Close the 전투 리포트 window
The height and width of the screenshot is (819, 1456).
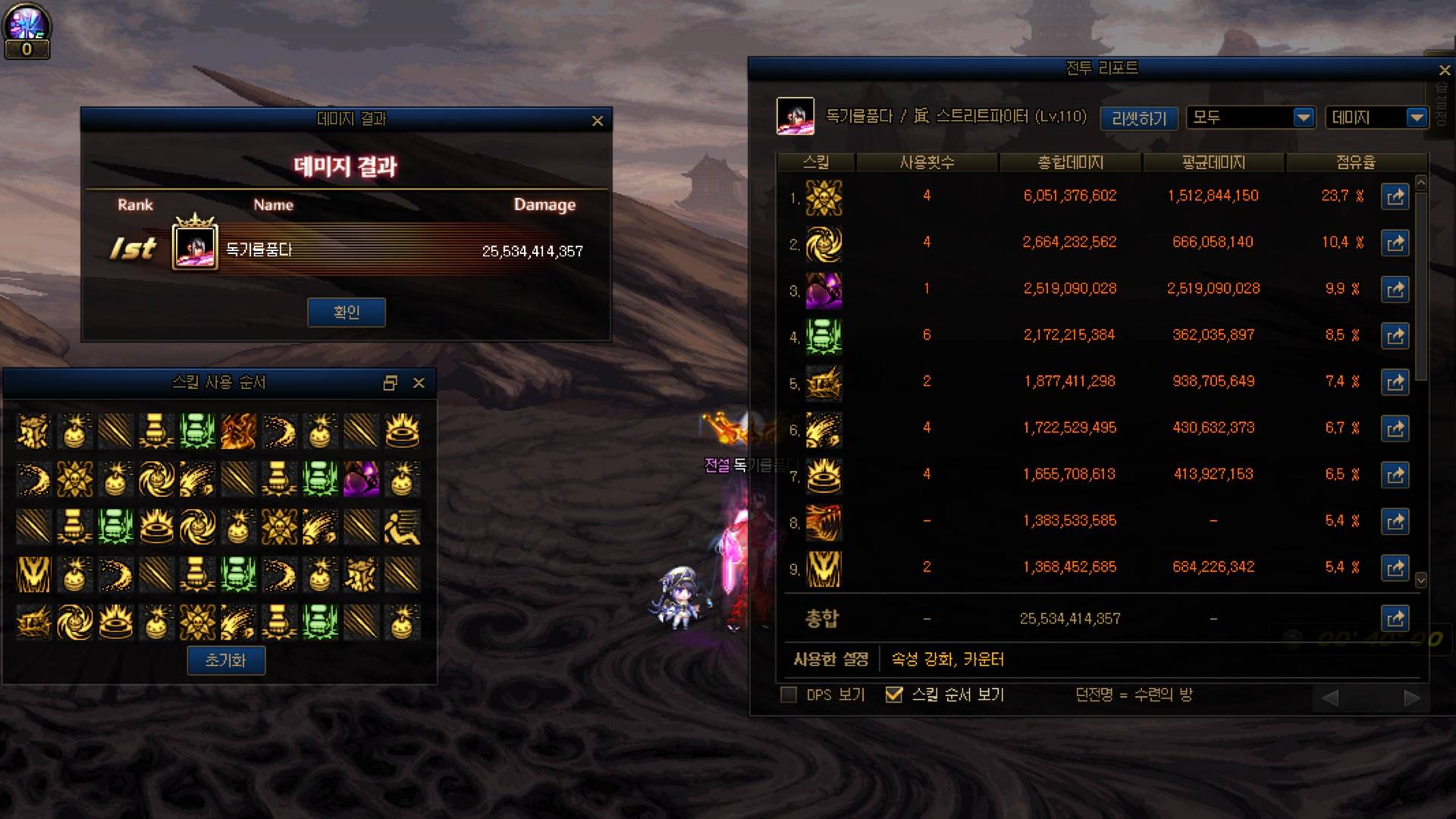tap(1445, 71)
